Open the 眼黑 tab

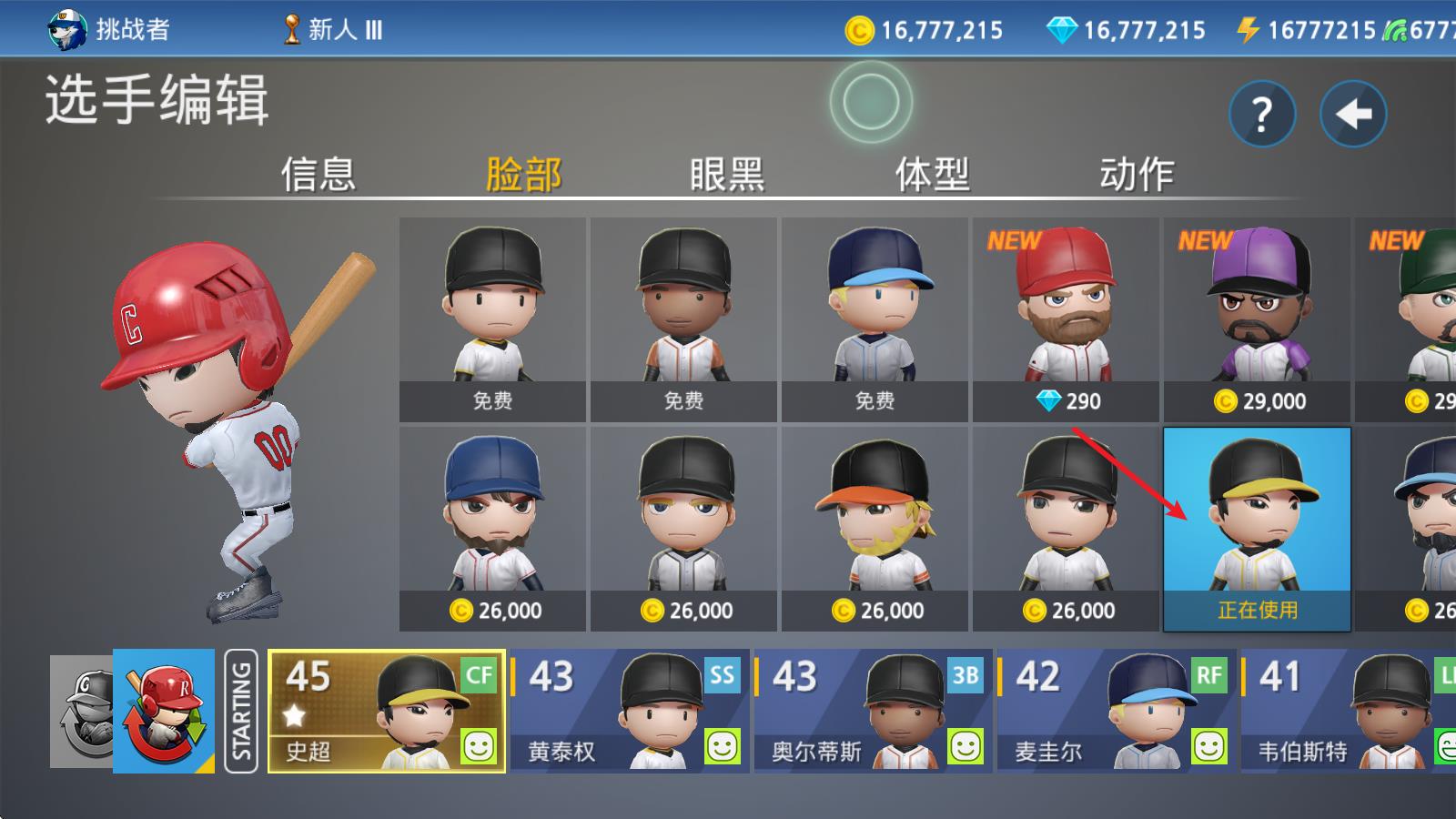click(x=726, y=175)
